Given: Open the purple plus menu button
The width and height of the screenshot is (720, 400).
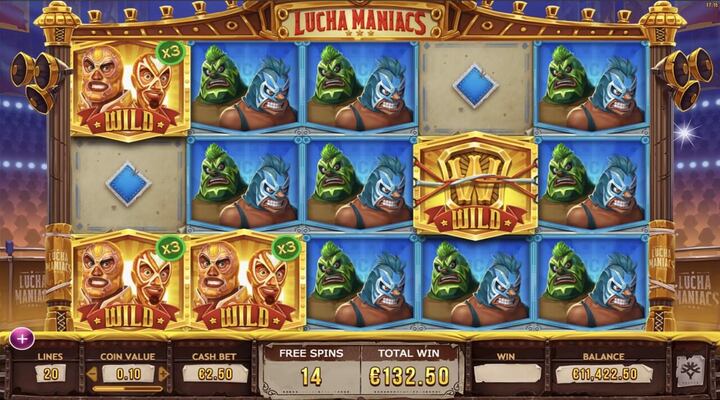Looking at the screenshot, I should [21, 338].
